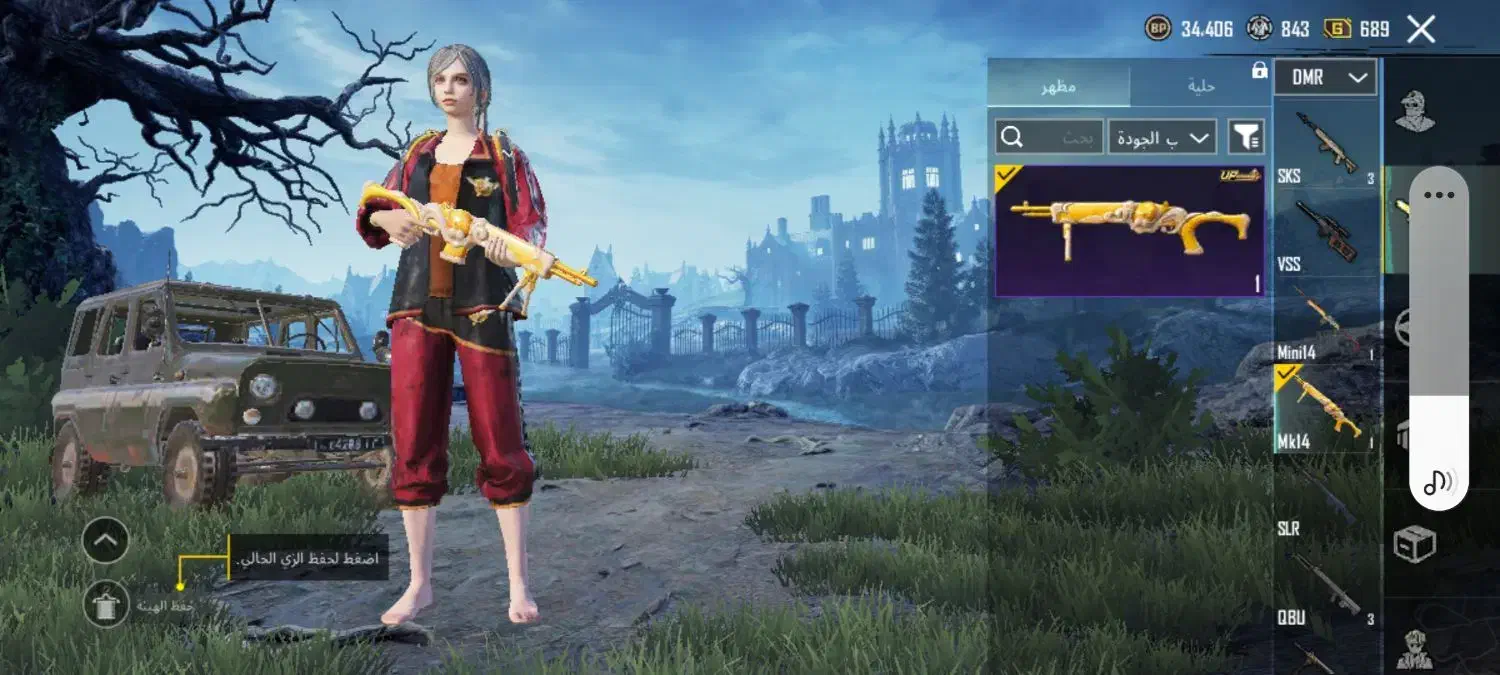
Task: Close the inventory screen with the X
Action: pos(1421,29)
